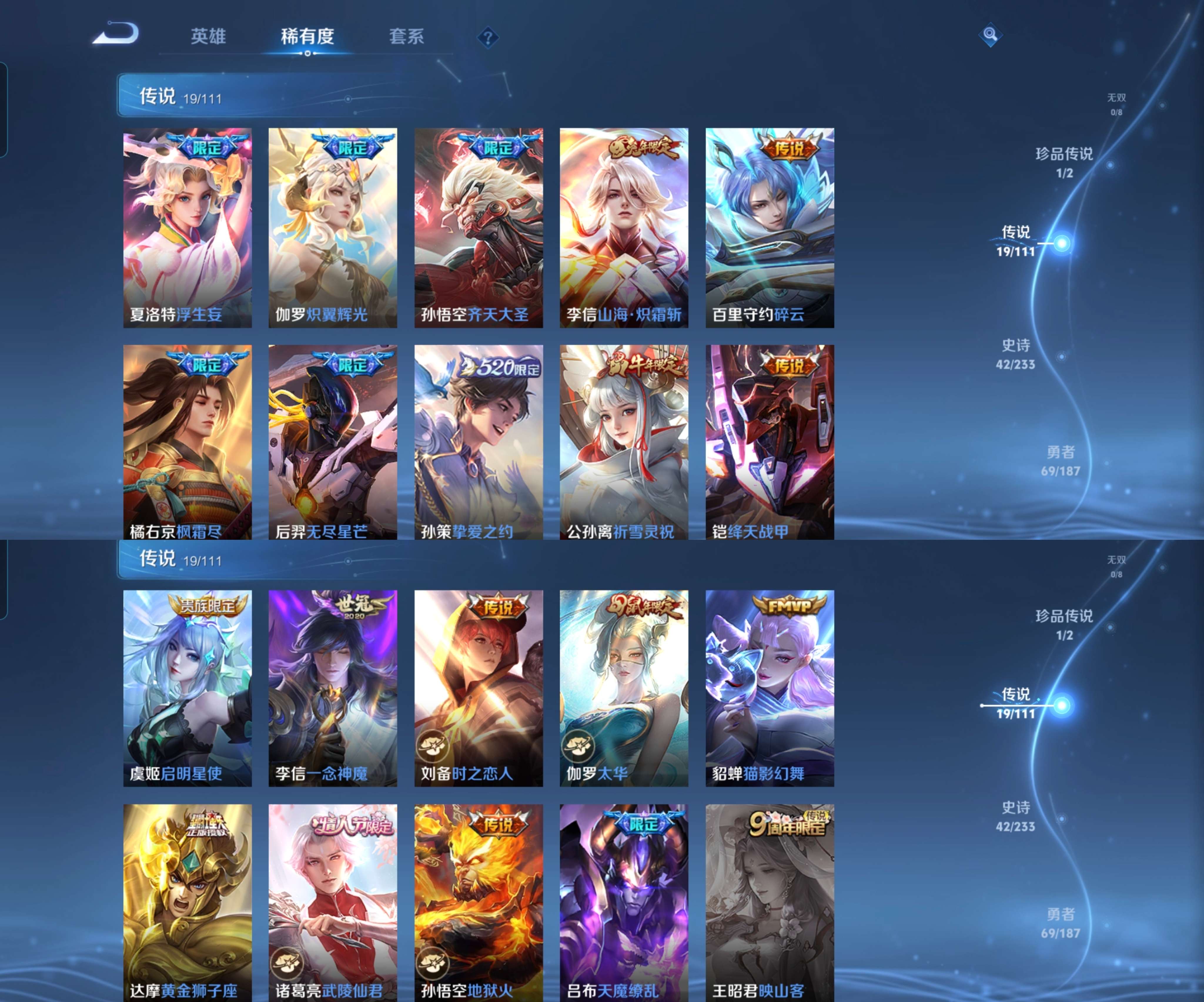View the 王昭君 映山客 skin card
1204x1002 pixels.
point(770,902)
